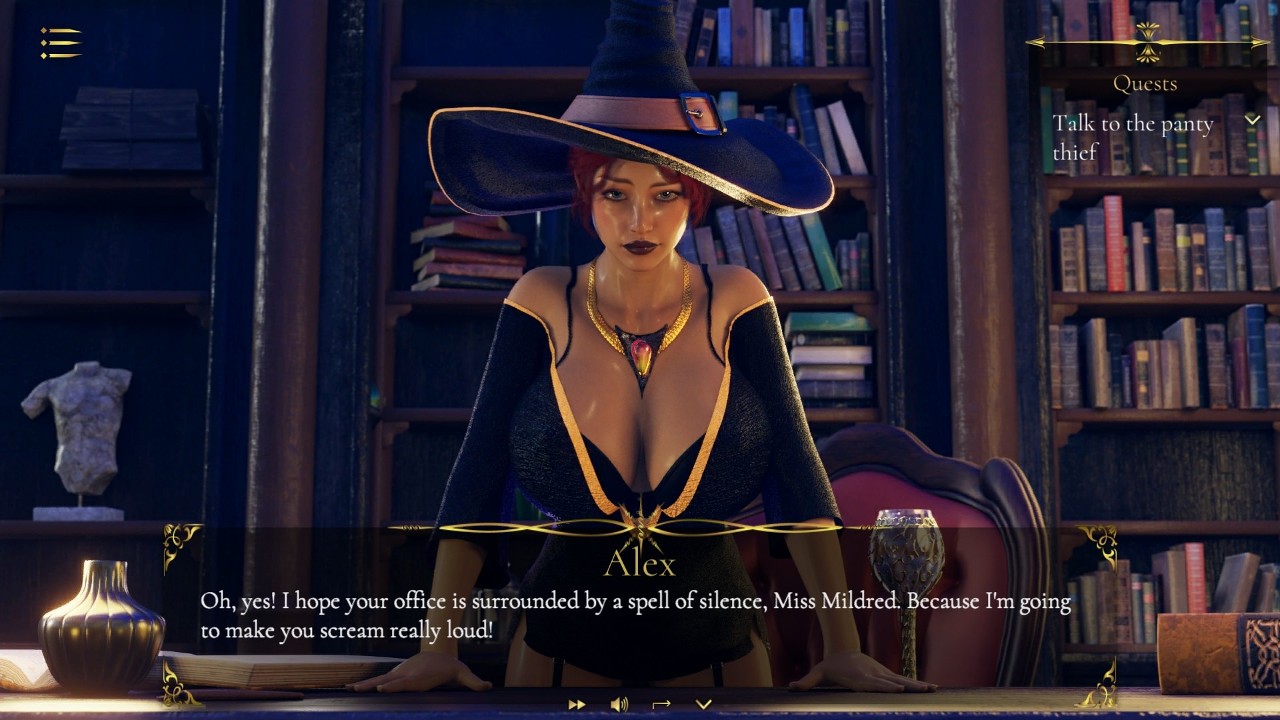Image resolution: width=1280 pixels, height=720 pixels.
Task: Expand the "Talk to the panty thief" quest
Action: point(1252,120)
